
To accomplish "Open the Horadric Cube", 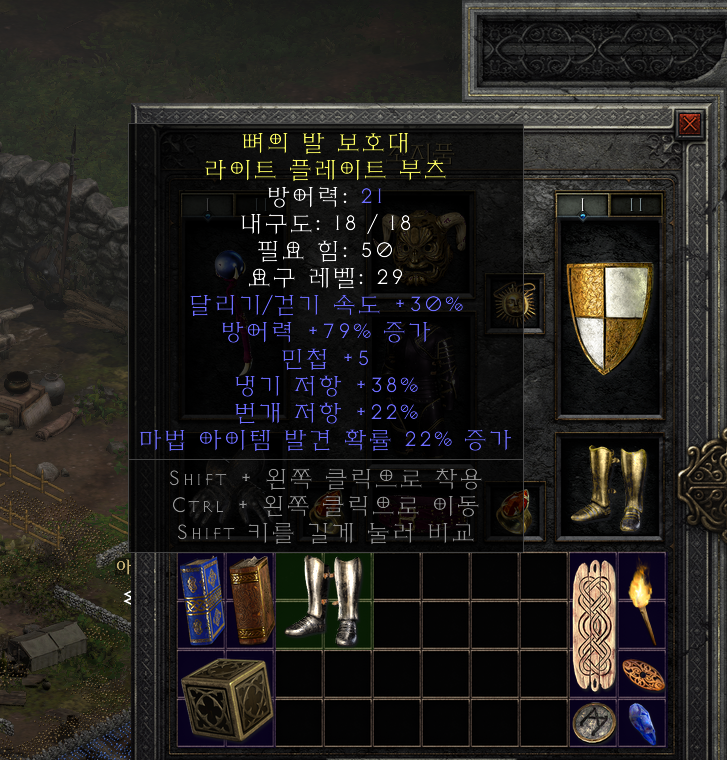I will 225,697.
